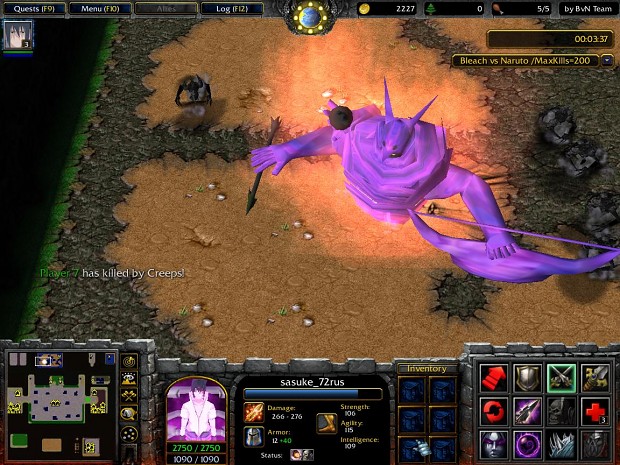Activate the purple-eyed face ability
This screenshot has height=465, width=620.
click(x=495, y=442)
